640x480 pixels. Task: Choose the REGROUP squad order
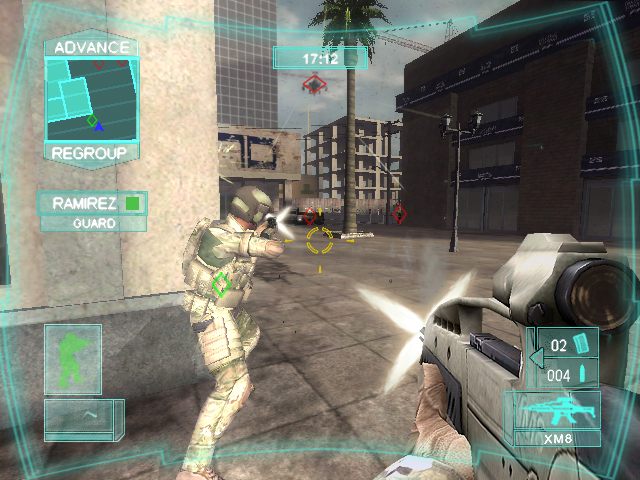tap(91, 153)
